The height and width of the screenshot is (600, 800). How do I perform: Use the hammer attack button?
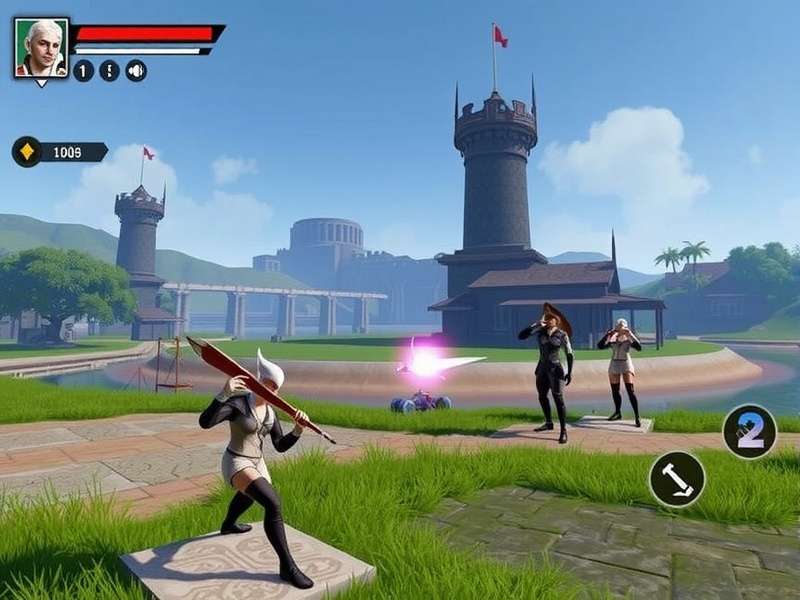point(677,479)
